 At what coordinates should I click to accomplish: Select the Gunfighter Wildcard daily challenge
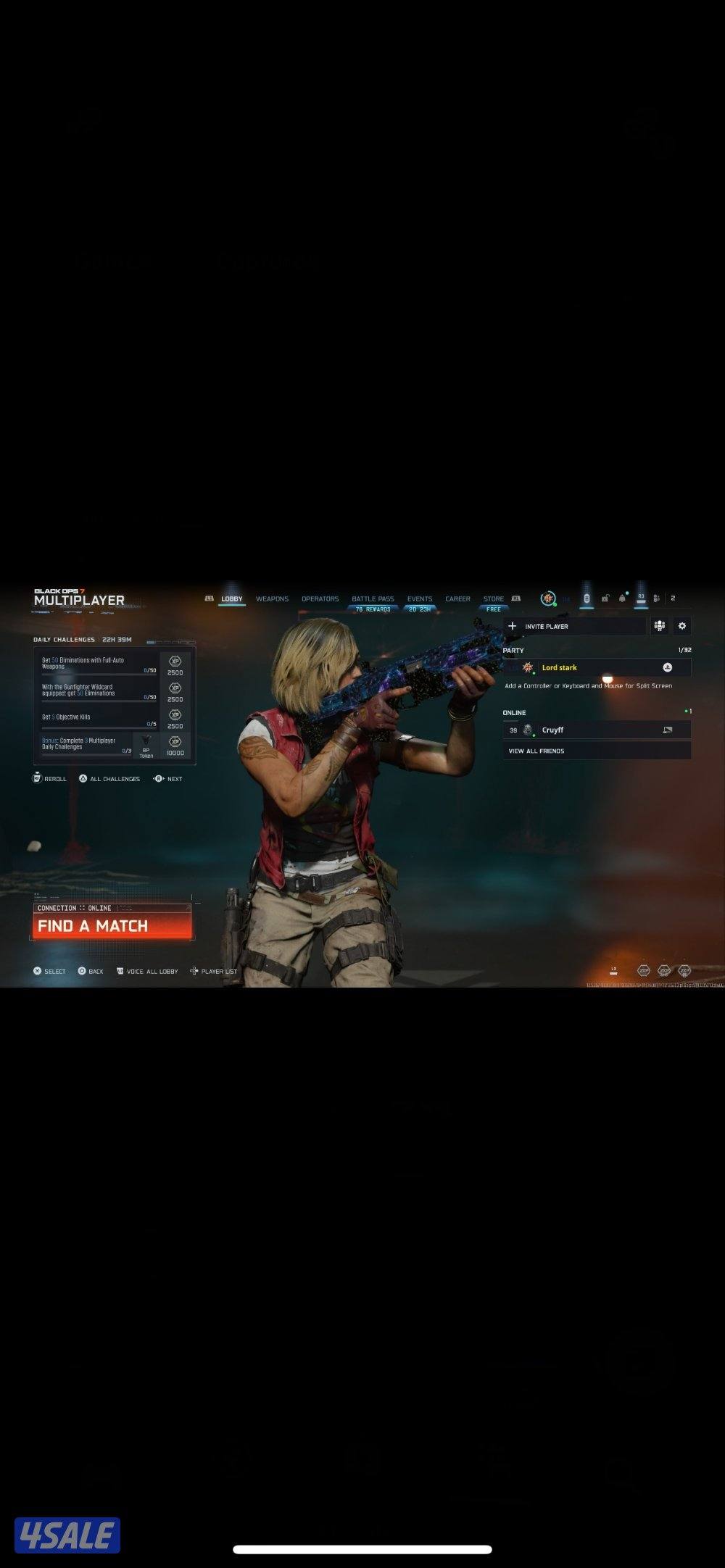coord(99,691)
